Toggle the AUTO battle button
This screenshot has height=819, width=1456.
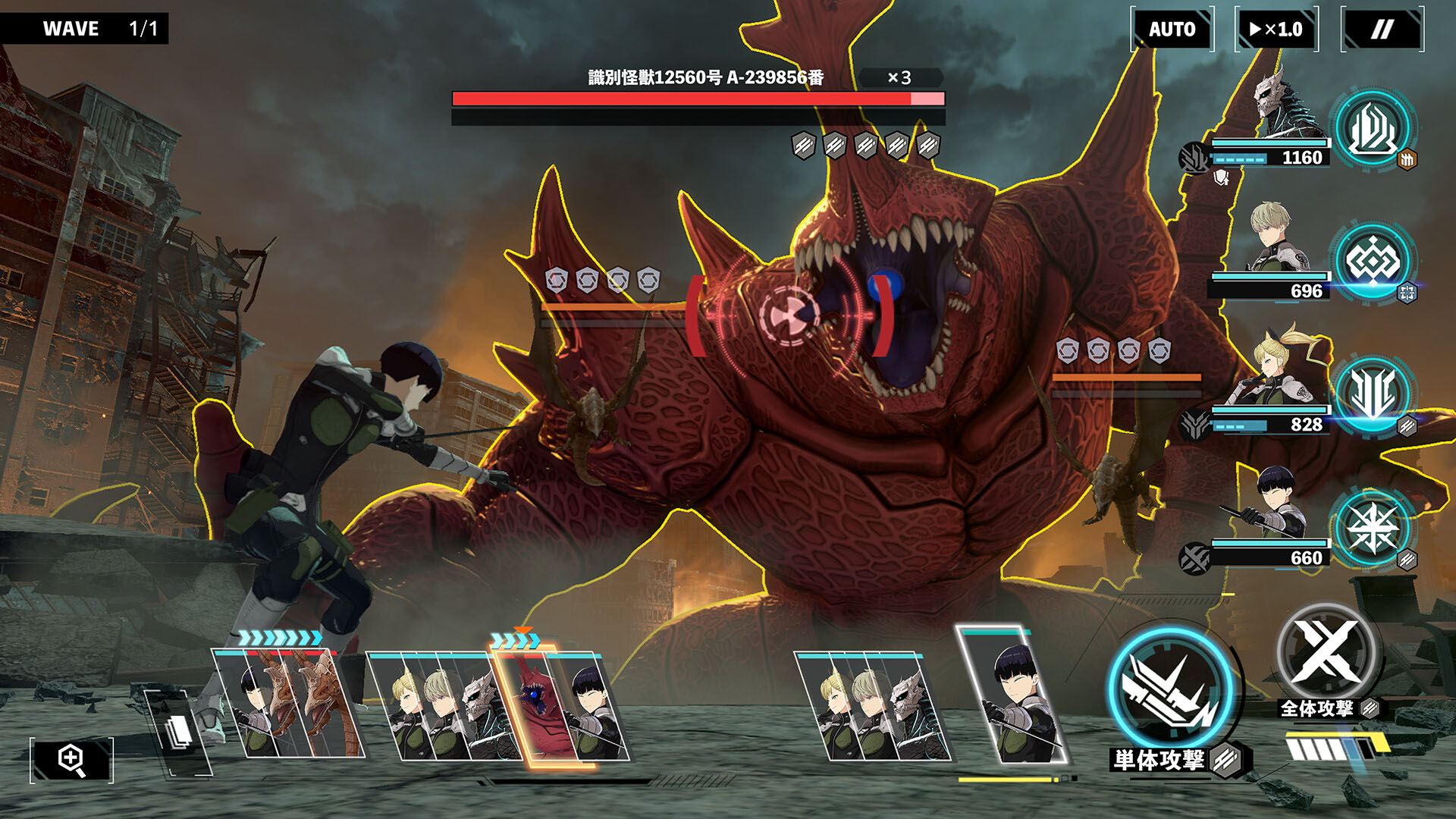[x=1172, y=30]
